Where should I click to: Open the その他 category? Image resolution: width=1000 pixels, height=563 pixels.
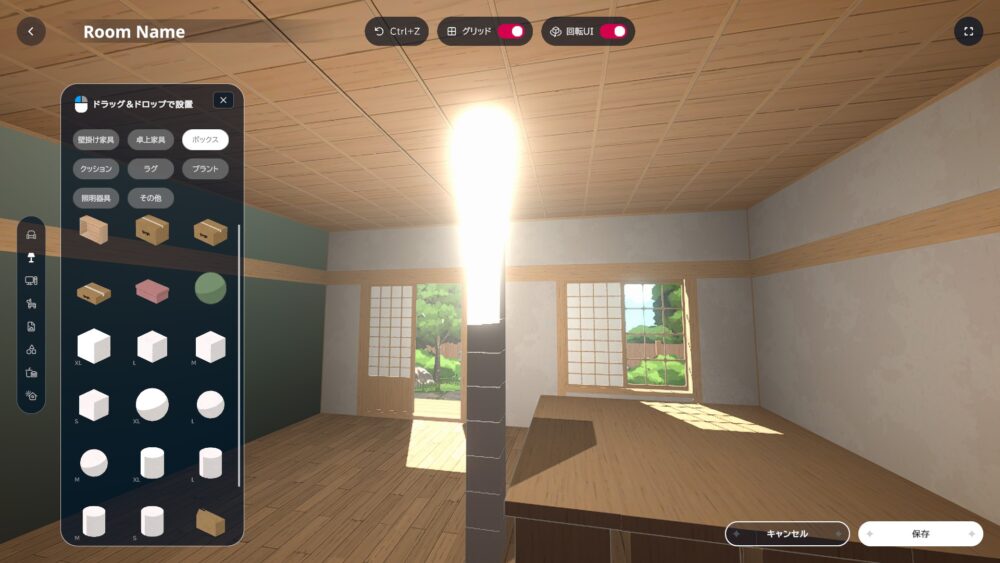[x=150, y=198]
